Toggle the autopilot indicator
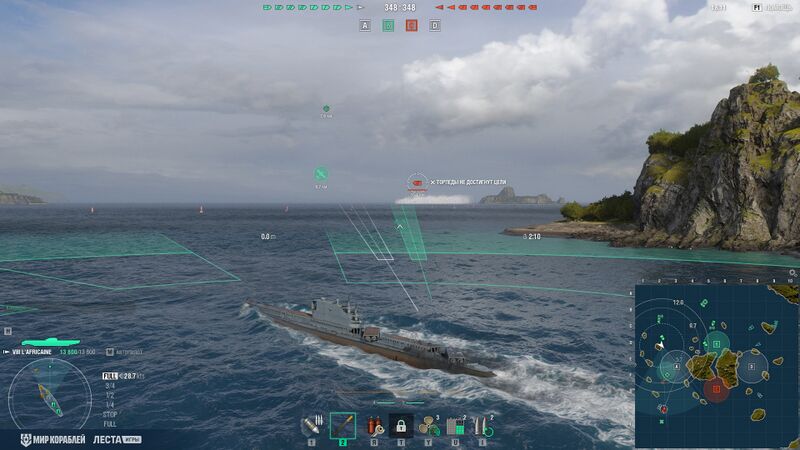This screenshot has height=450, width=800. (125, 352)
